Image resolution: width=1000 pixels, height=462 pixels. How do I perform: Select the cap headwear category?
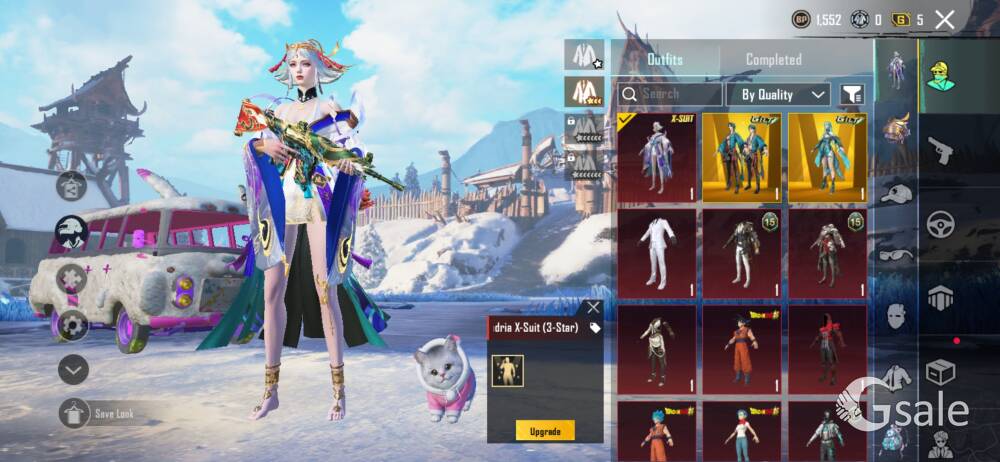click(x=898, y=194)
